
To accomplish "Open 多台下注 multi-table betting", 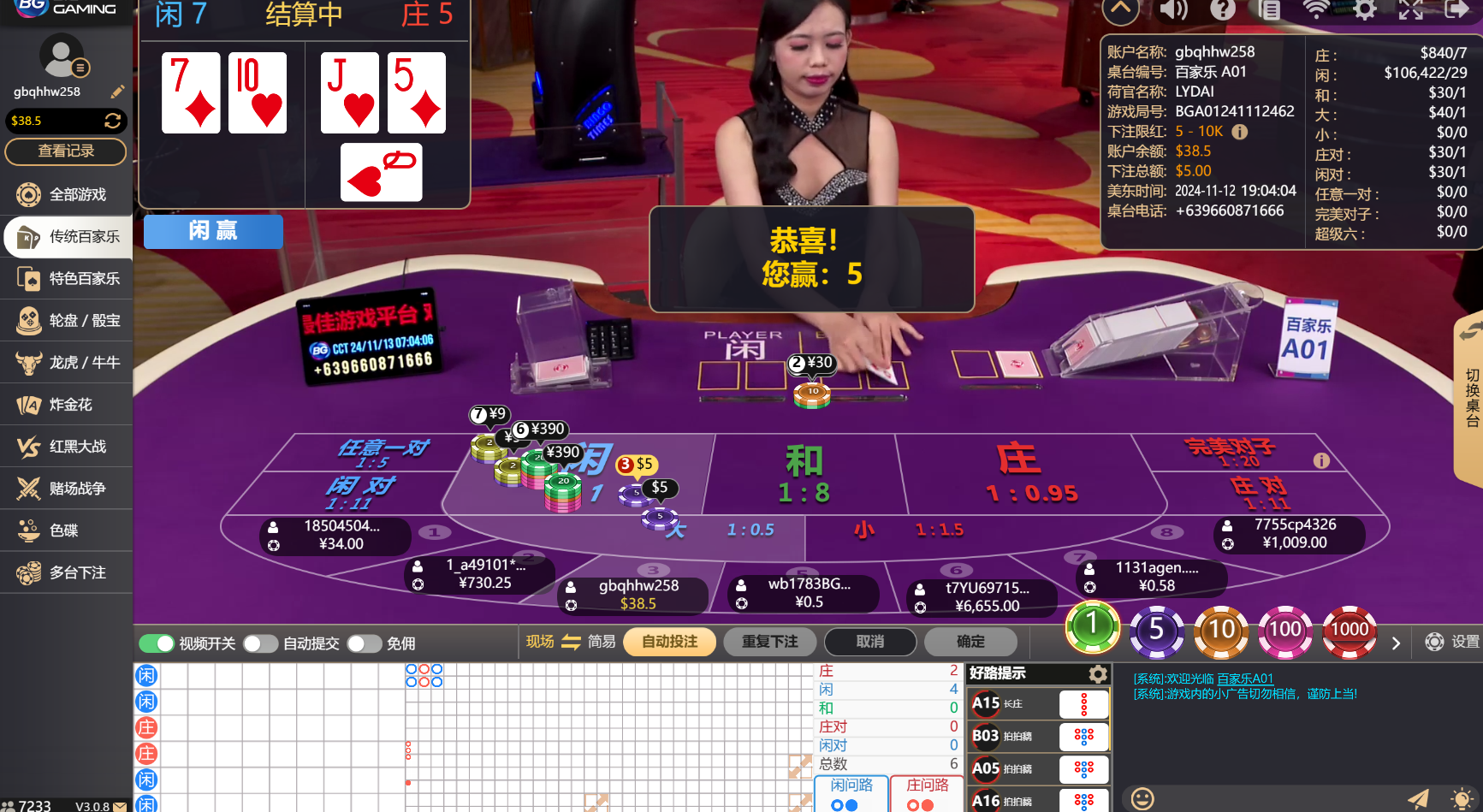I will coord(66,572).
